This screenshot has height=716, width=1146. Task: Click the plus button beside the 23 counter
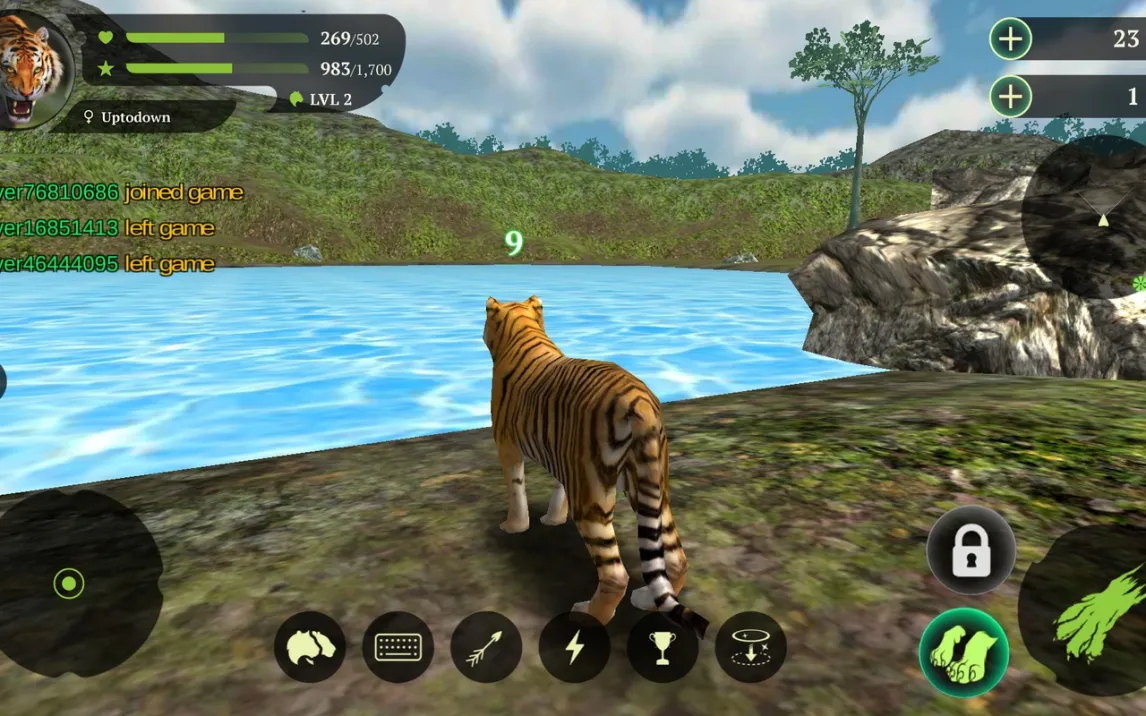(x=1010, y=39)
